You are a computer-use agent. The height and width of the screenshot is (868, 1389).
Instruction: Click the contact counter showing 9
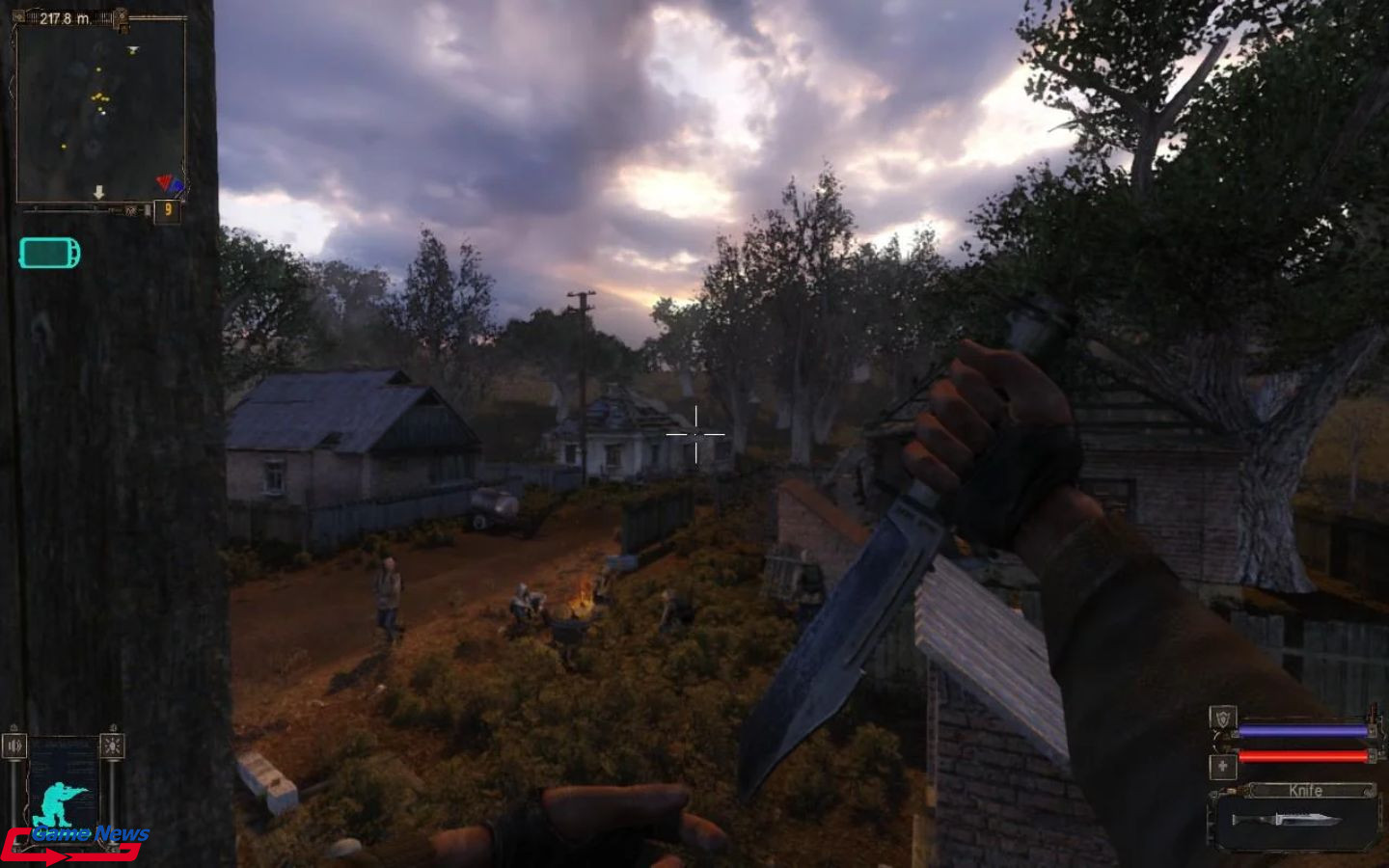168,209
